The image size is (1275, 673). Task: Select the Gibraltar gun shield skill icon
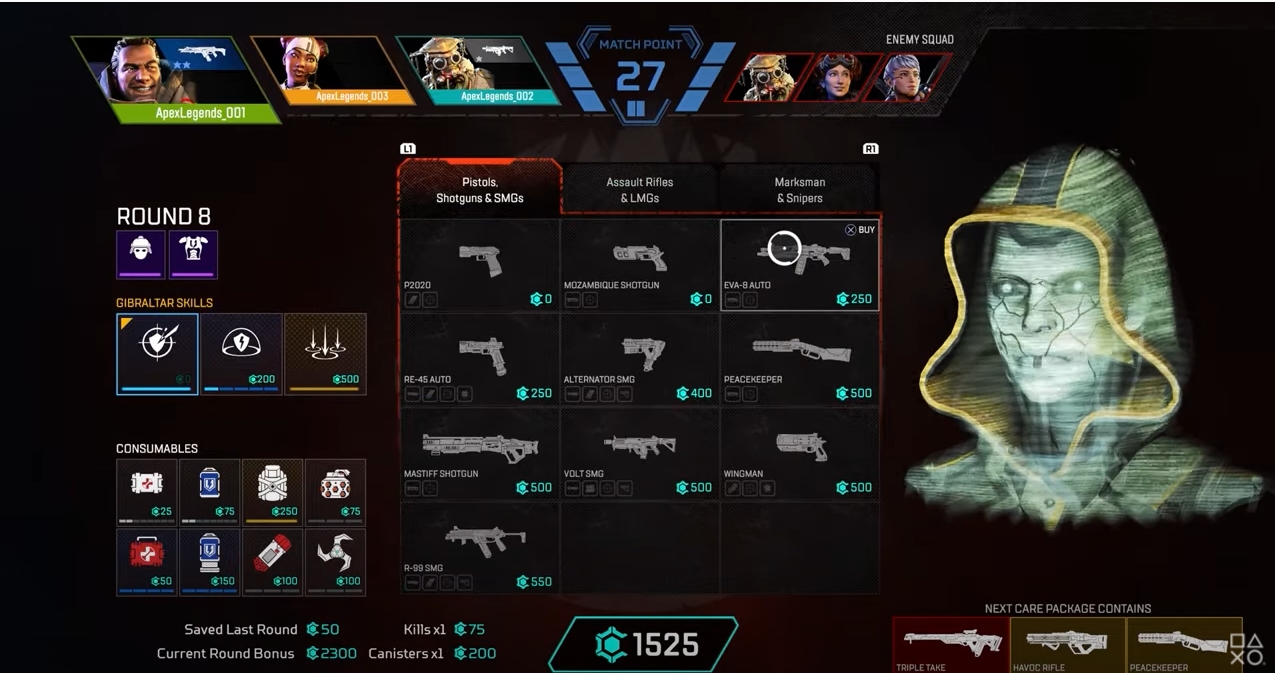click(x=157, y=353)
